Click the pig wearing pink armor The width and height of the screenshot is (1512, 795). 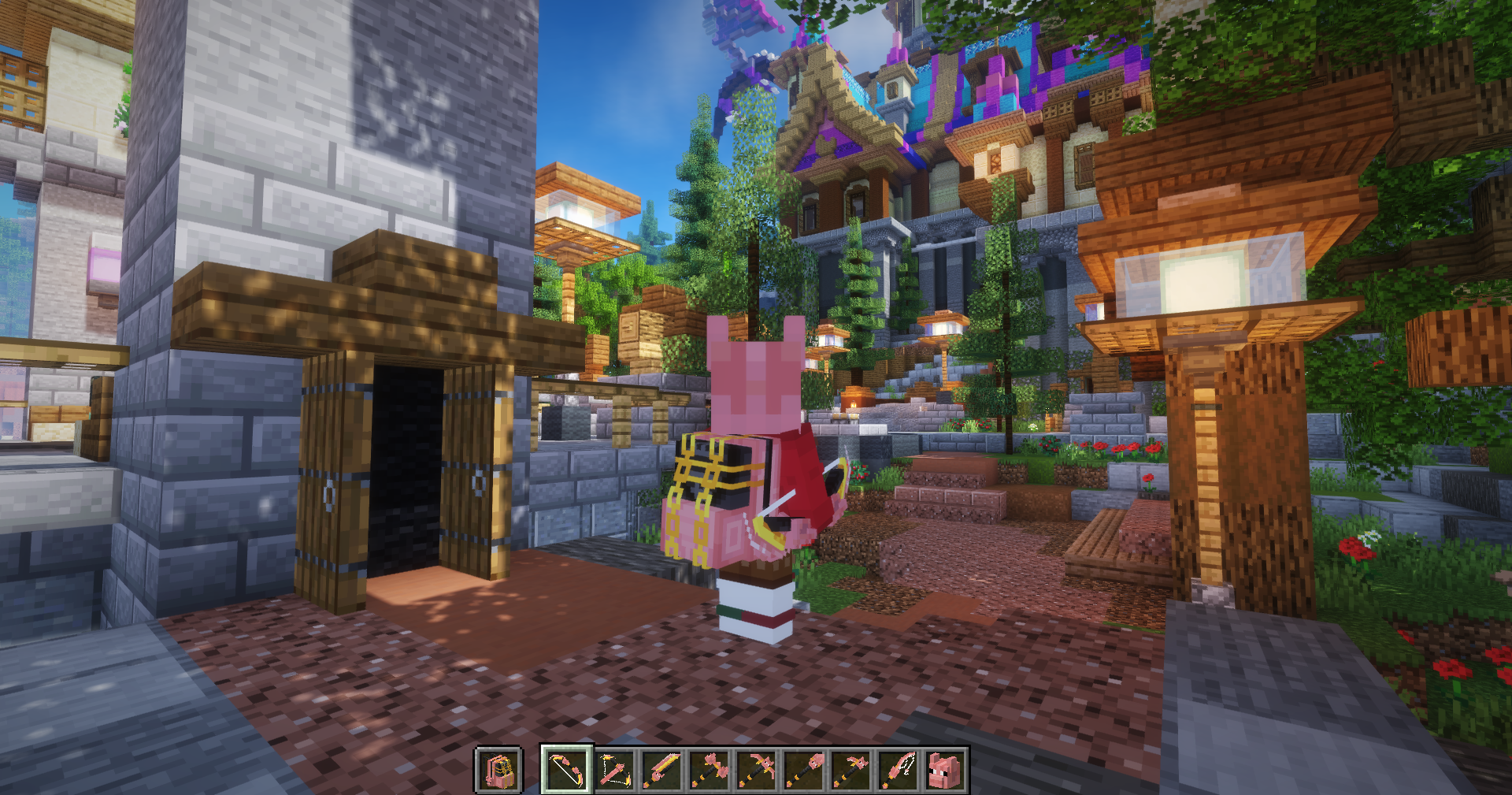(748, 473)
